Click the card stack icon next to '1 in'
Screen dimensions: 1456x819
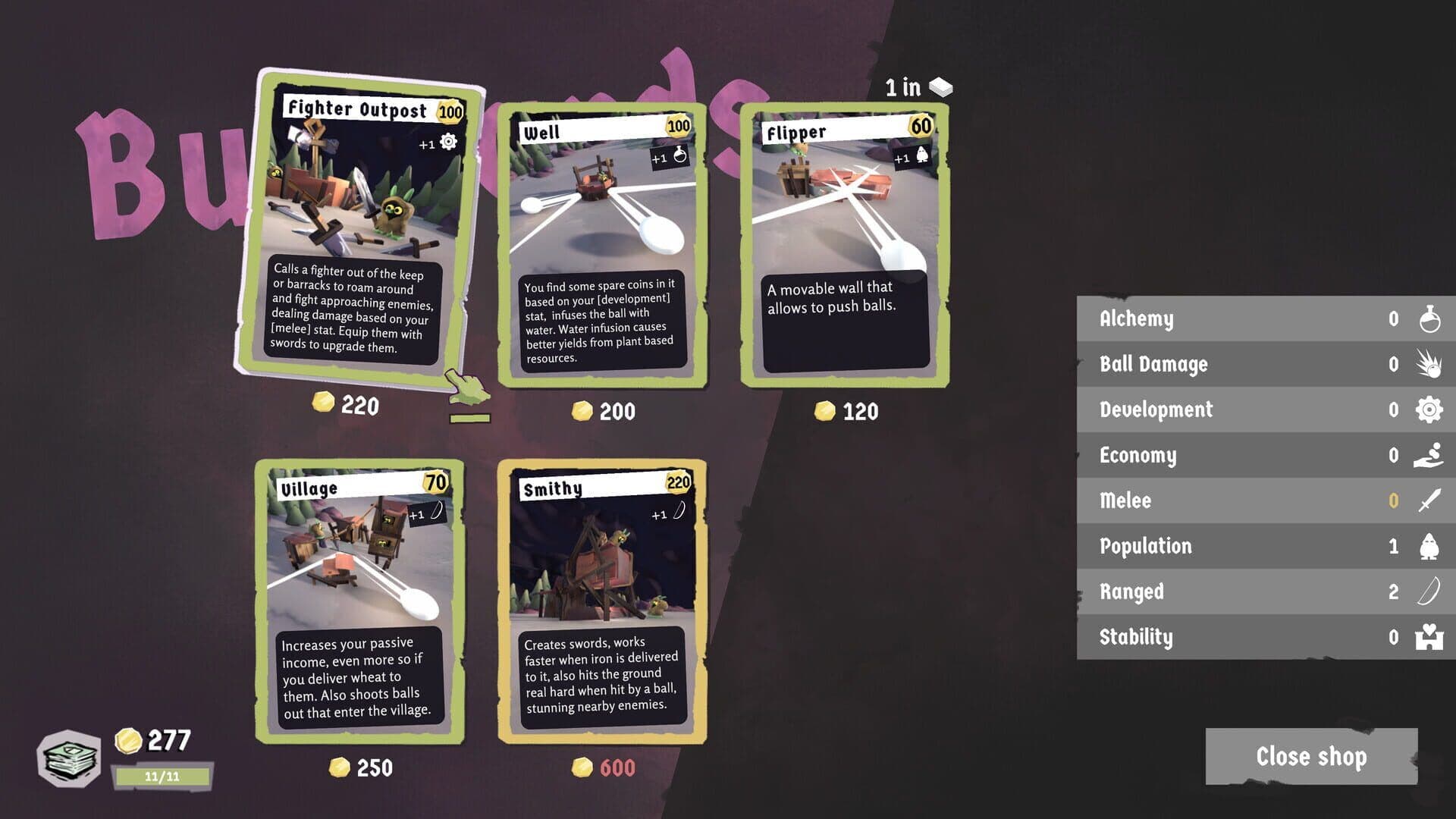coord(940,86)
